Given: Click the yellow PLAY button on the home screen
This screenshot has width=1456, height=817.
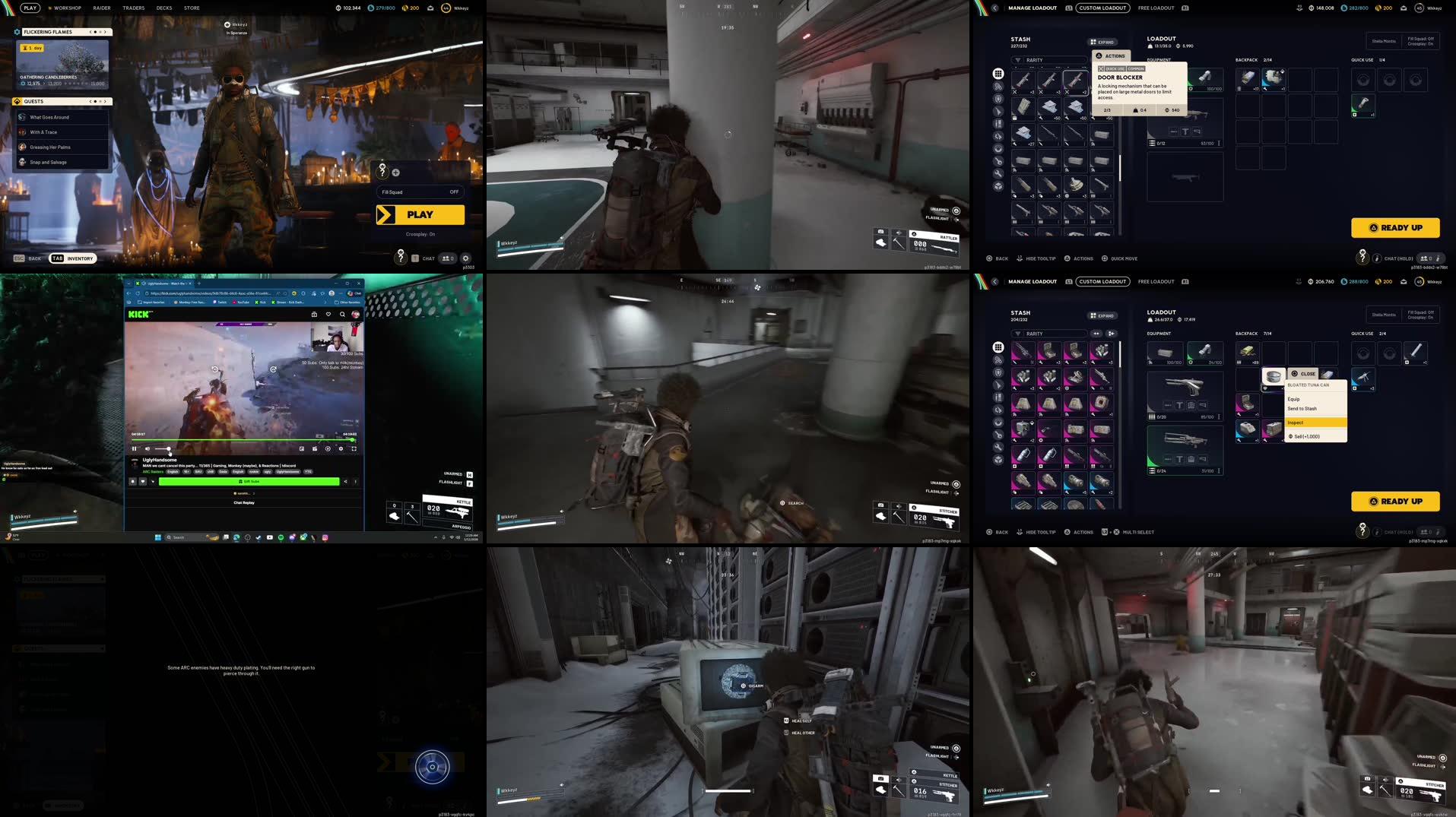Looking at the screenshot, I should pos(420,214).
